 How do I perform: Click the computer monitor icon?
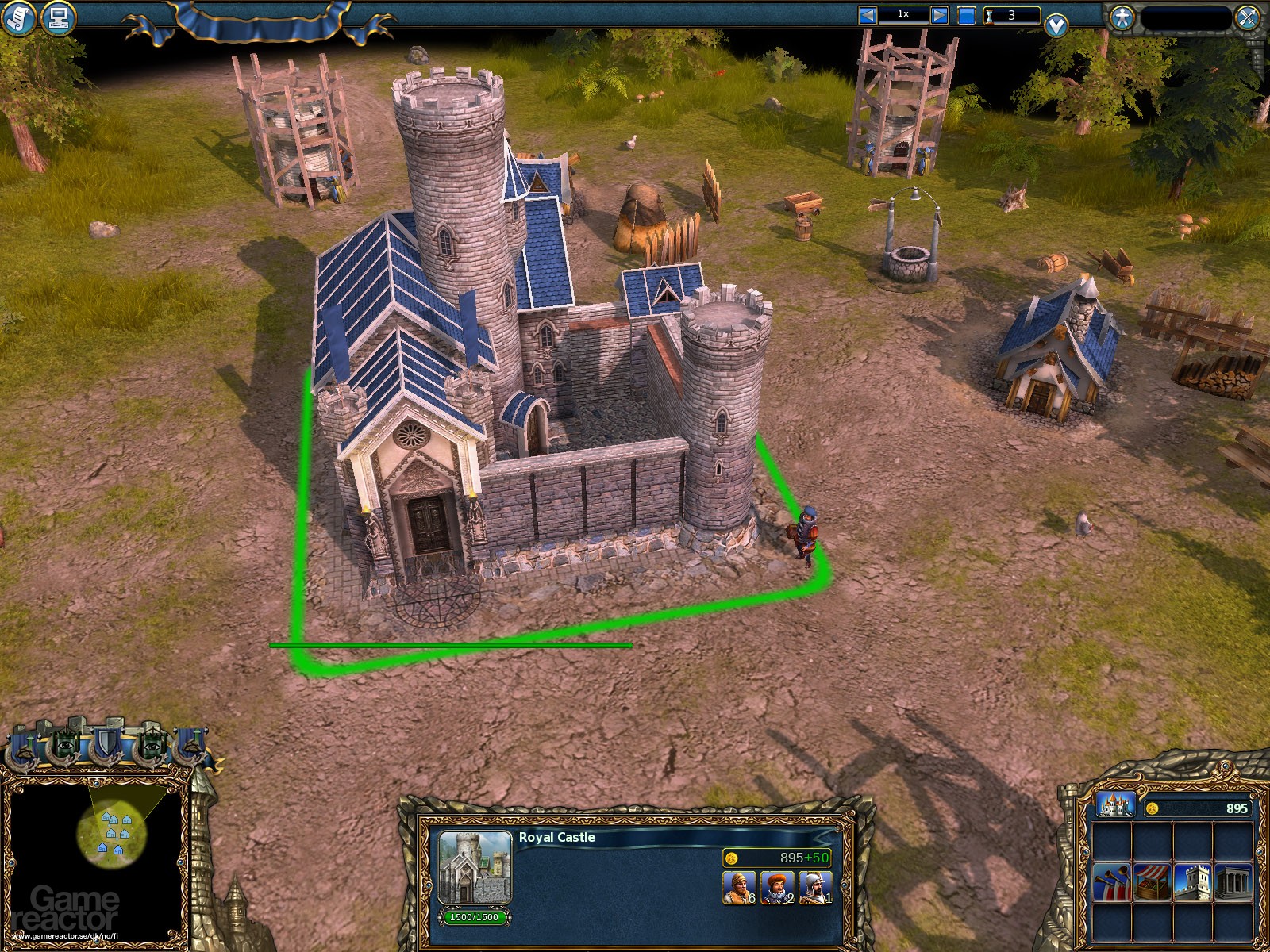point(56,17)
